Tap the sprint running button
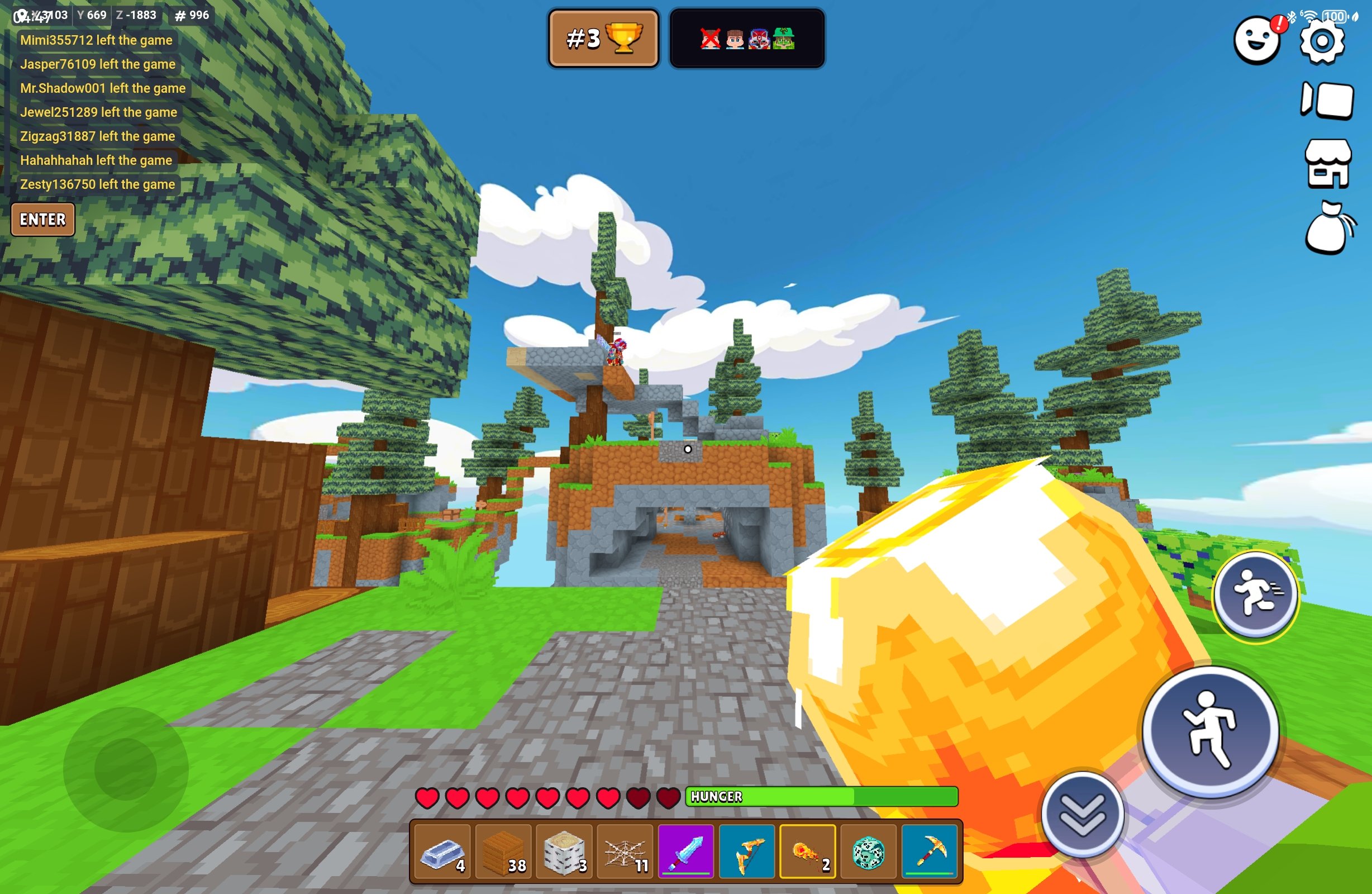Image resolution: width=1372 pixels, height=894 pixels. [1256, 594]
